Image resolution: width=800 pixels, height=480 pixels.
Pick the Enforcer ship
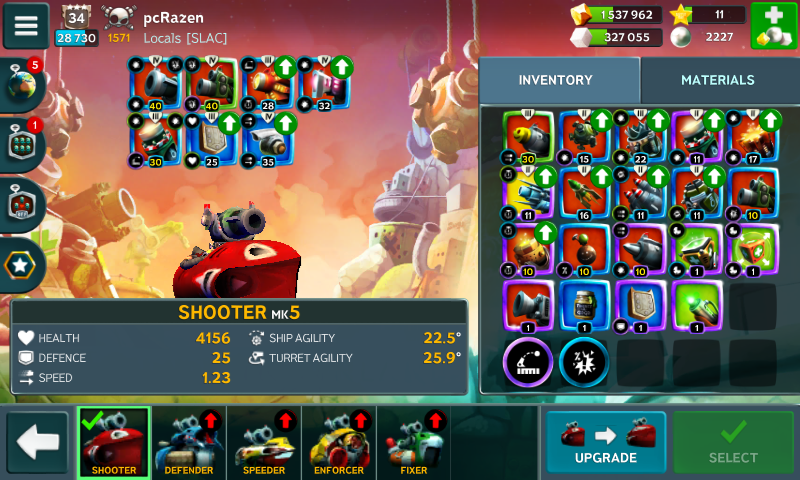[338, 442]
